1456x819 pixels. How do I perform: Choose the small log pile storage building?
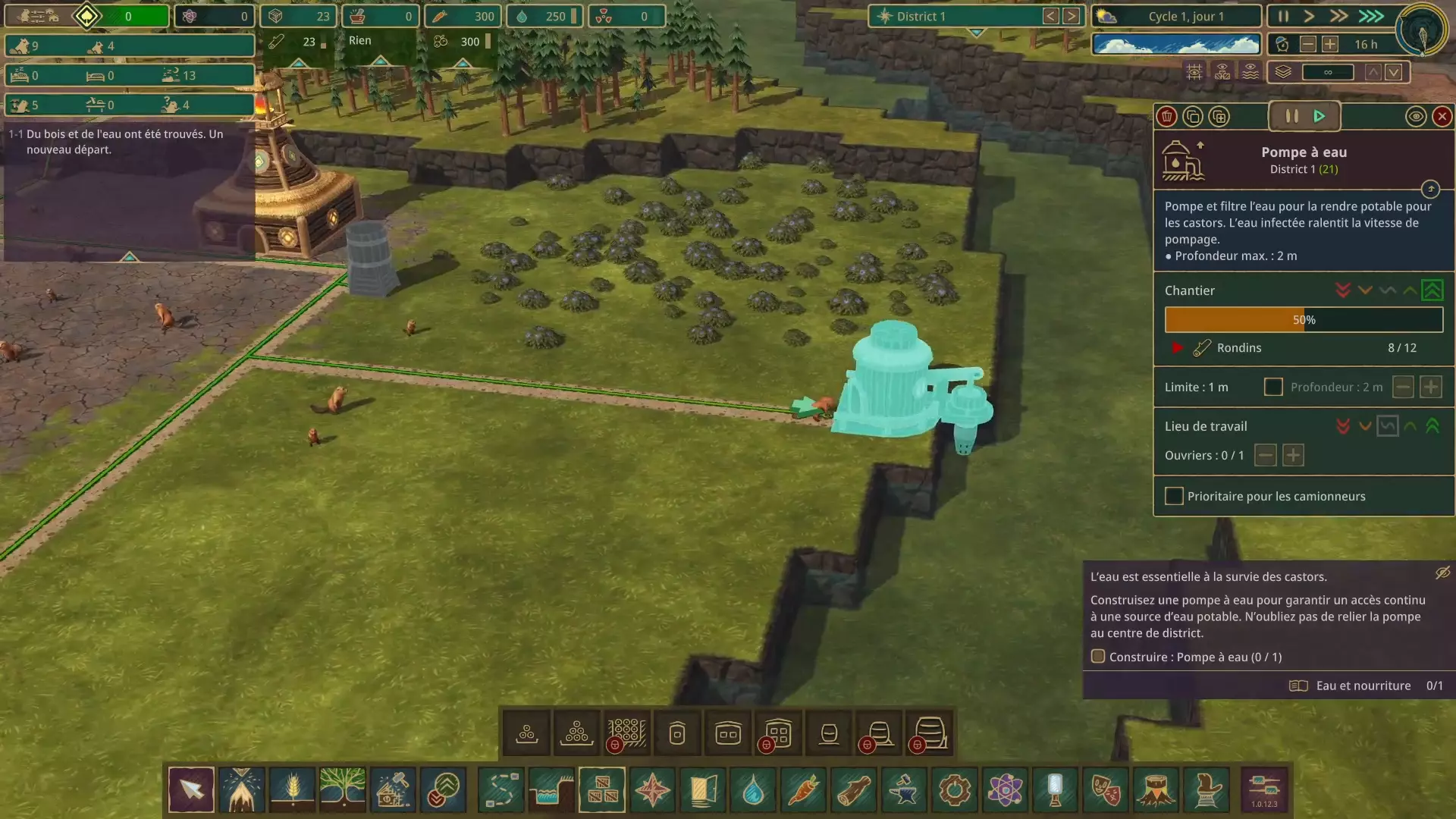pos(526,733)
